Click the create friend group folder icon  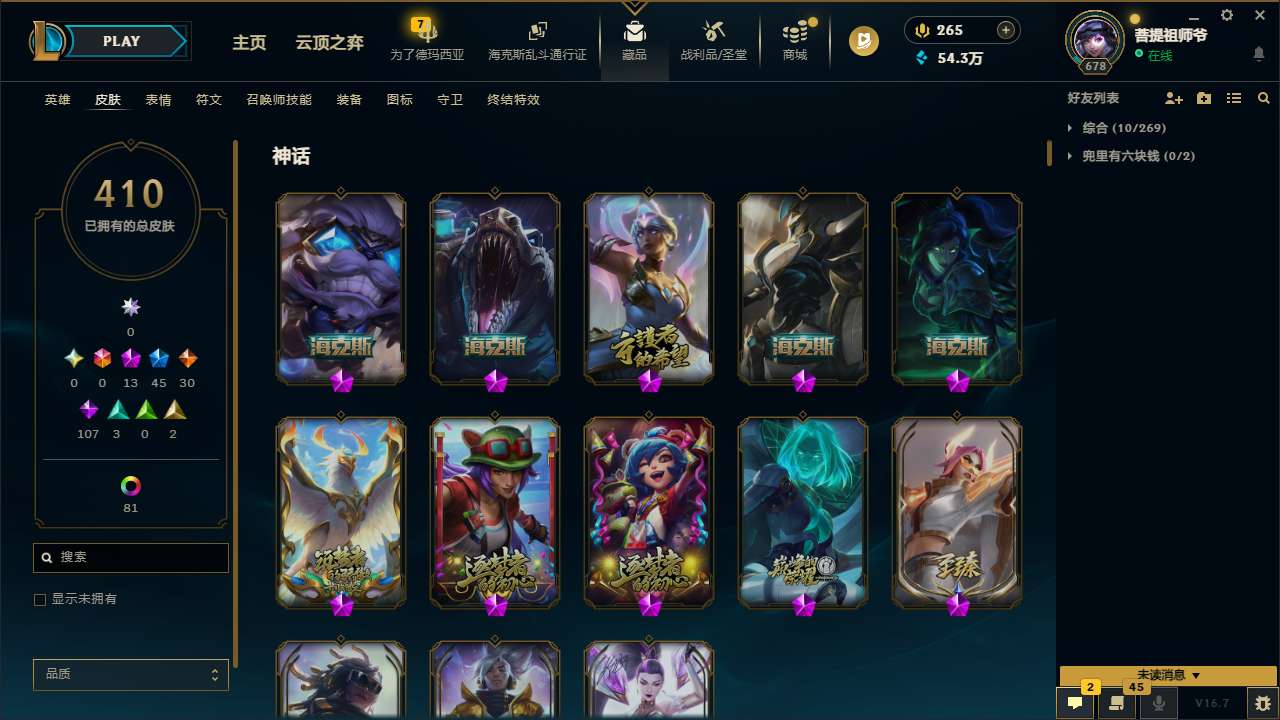[x=1204, y=98]
